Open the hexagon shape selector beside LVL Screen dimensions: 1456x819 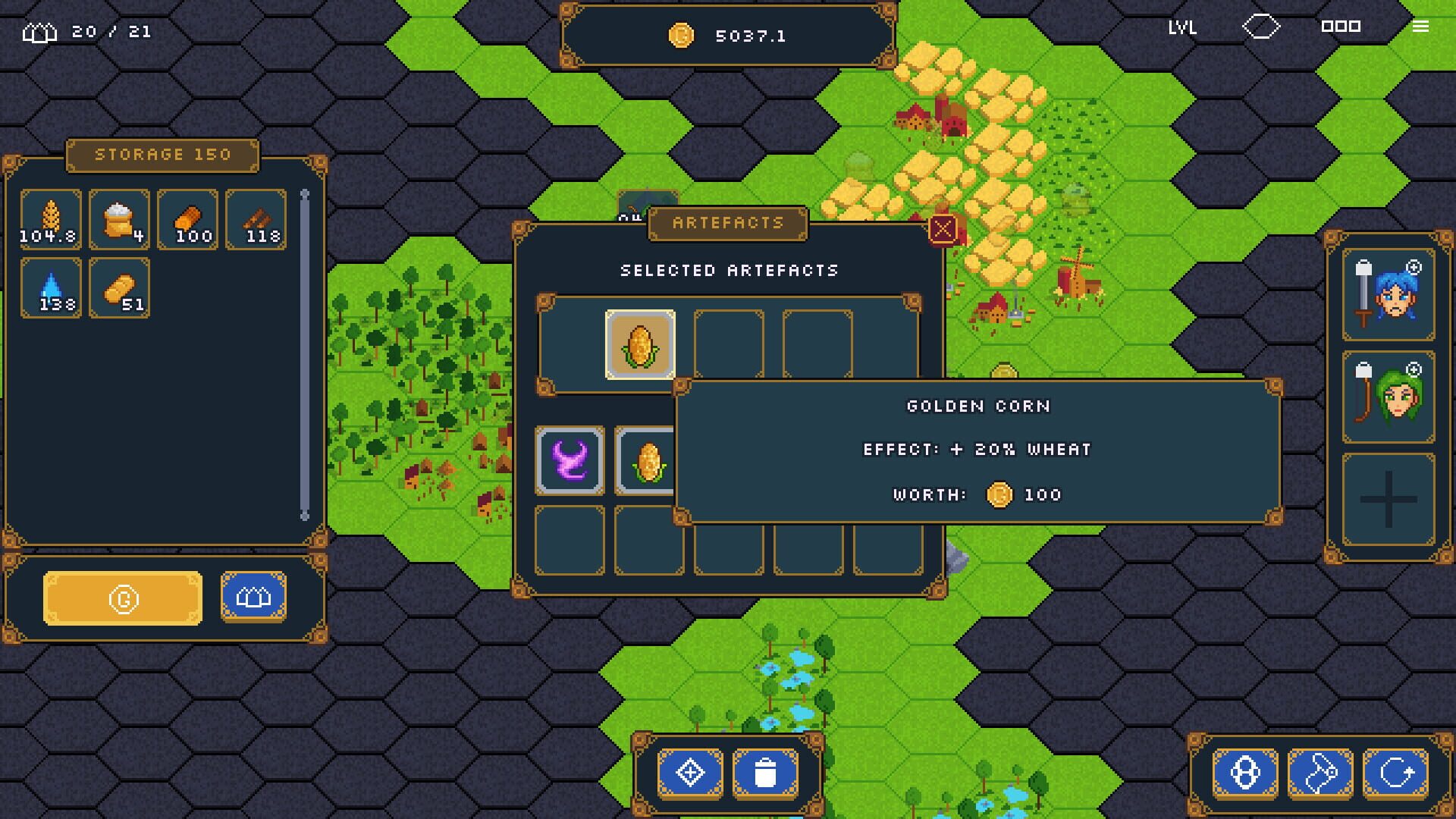(1260, 27)
